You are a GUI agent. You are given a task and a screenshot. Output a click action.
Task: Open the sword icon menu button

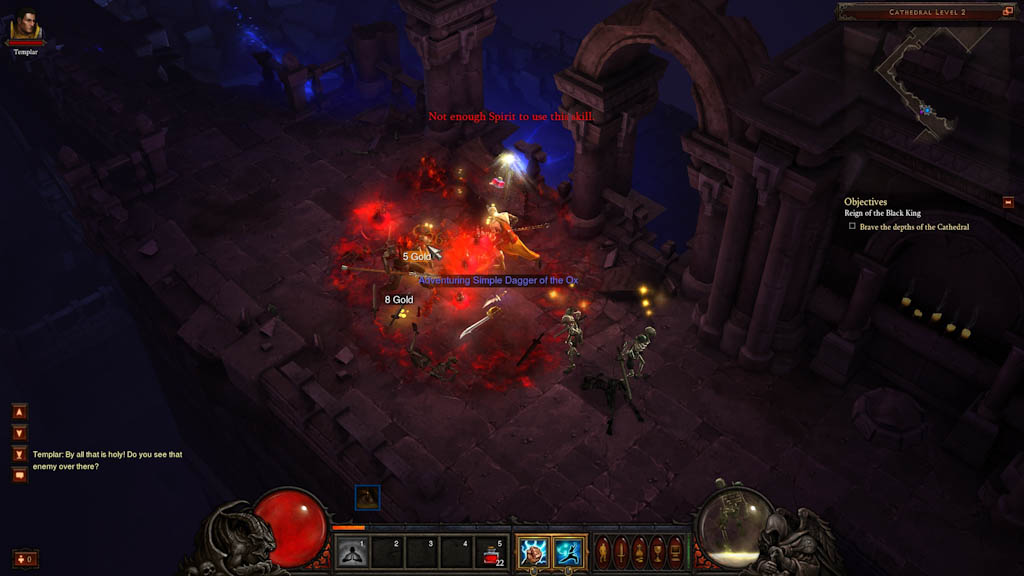621,551
